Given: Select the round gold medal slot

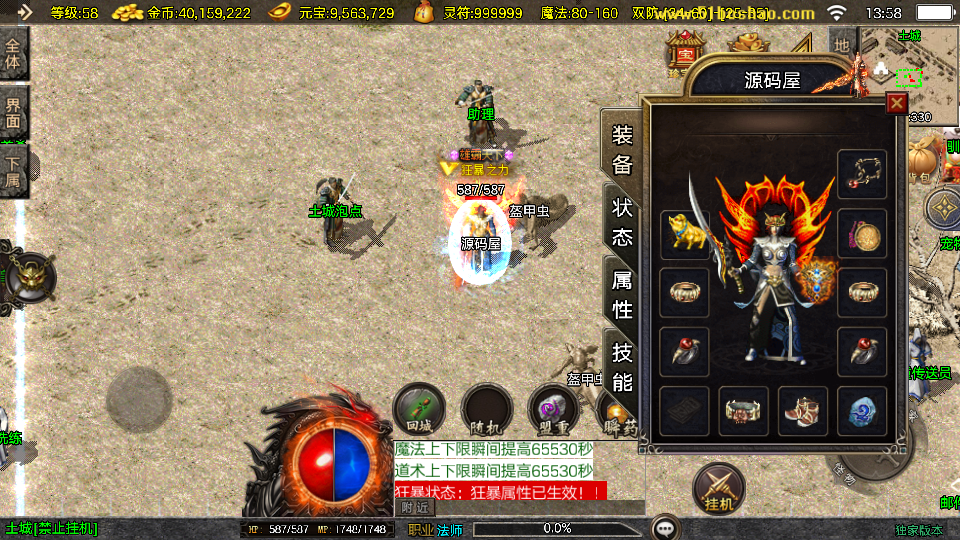Looking at the screenshot, I should (862, 233).
